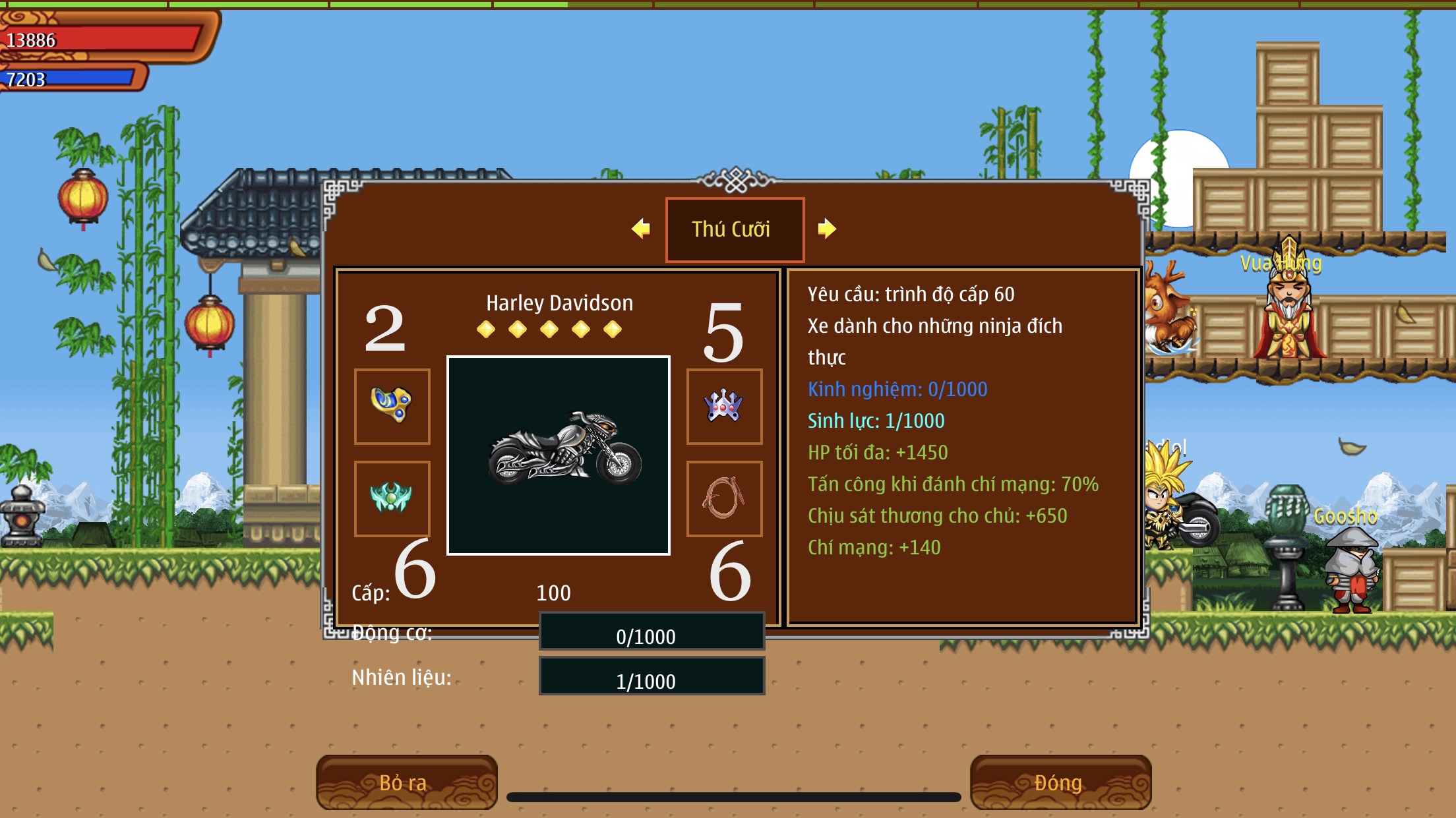The width and height of the screenshot is (1456, 818).
Task: Pick the coiled rope whip slot
Action: (724, 498)
